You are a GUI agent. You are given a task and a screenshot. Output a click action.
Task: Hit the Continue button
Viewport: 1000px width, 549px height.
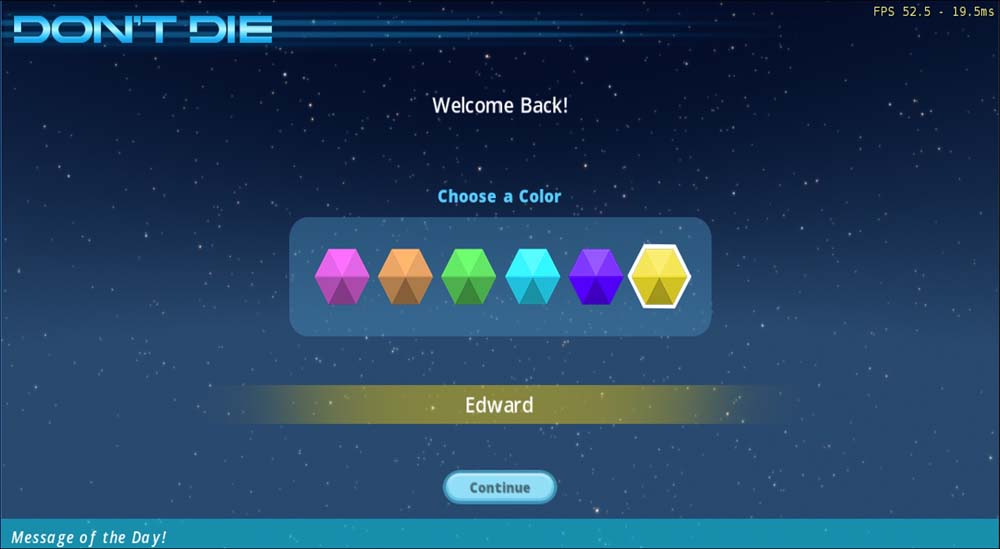(499, 487)
